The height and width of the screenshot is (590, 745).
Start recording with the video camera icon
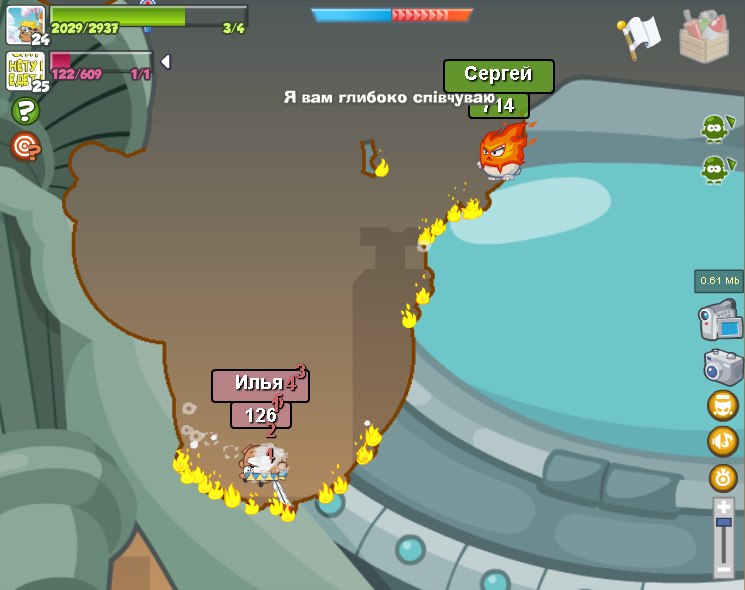click(721, 322)
